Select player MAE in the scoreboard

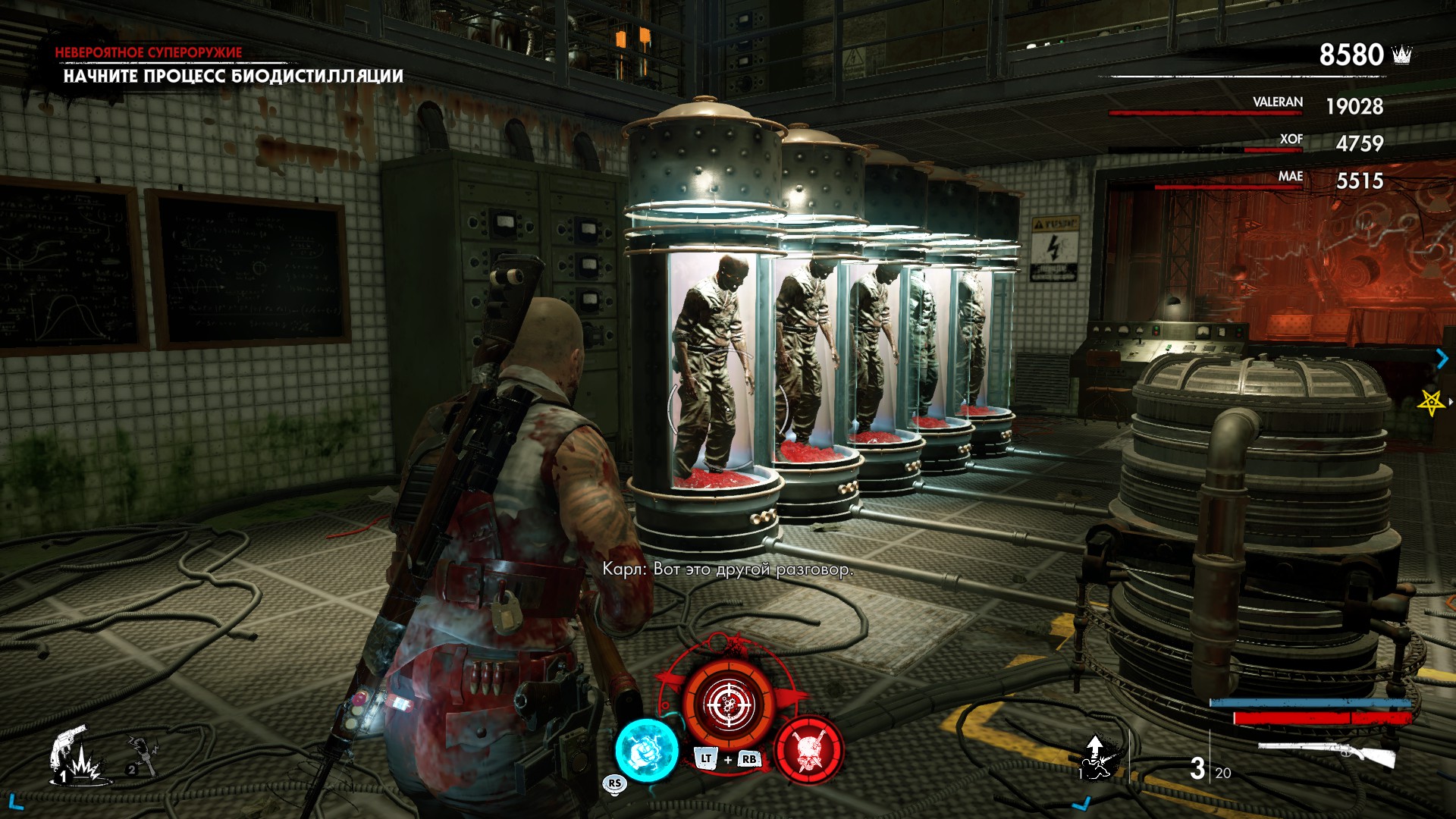pos(1290,177)
